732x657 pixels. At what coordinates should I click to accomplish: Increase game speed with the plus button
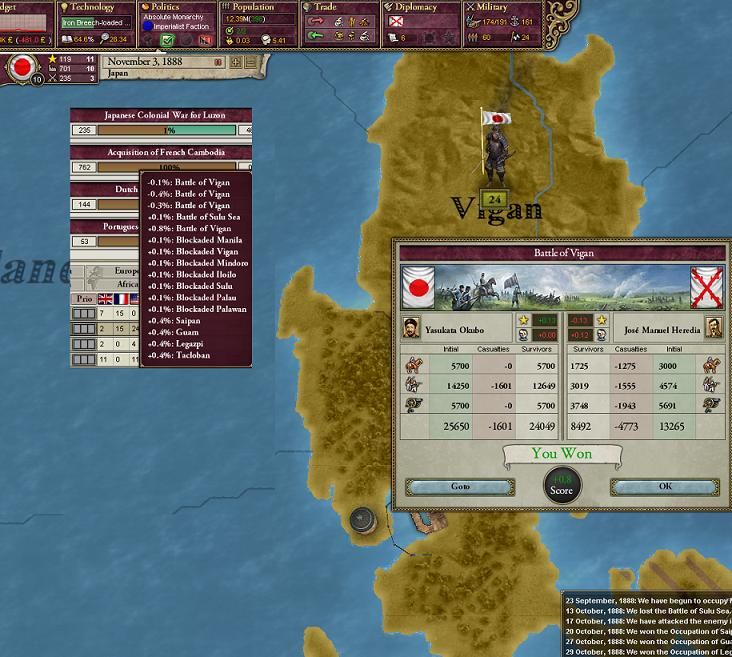point(236,62)
